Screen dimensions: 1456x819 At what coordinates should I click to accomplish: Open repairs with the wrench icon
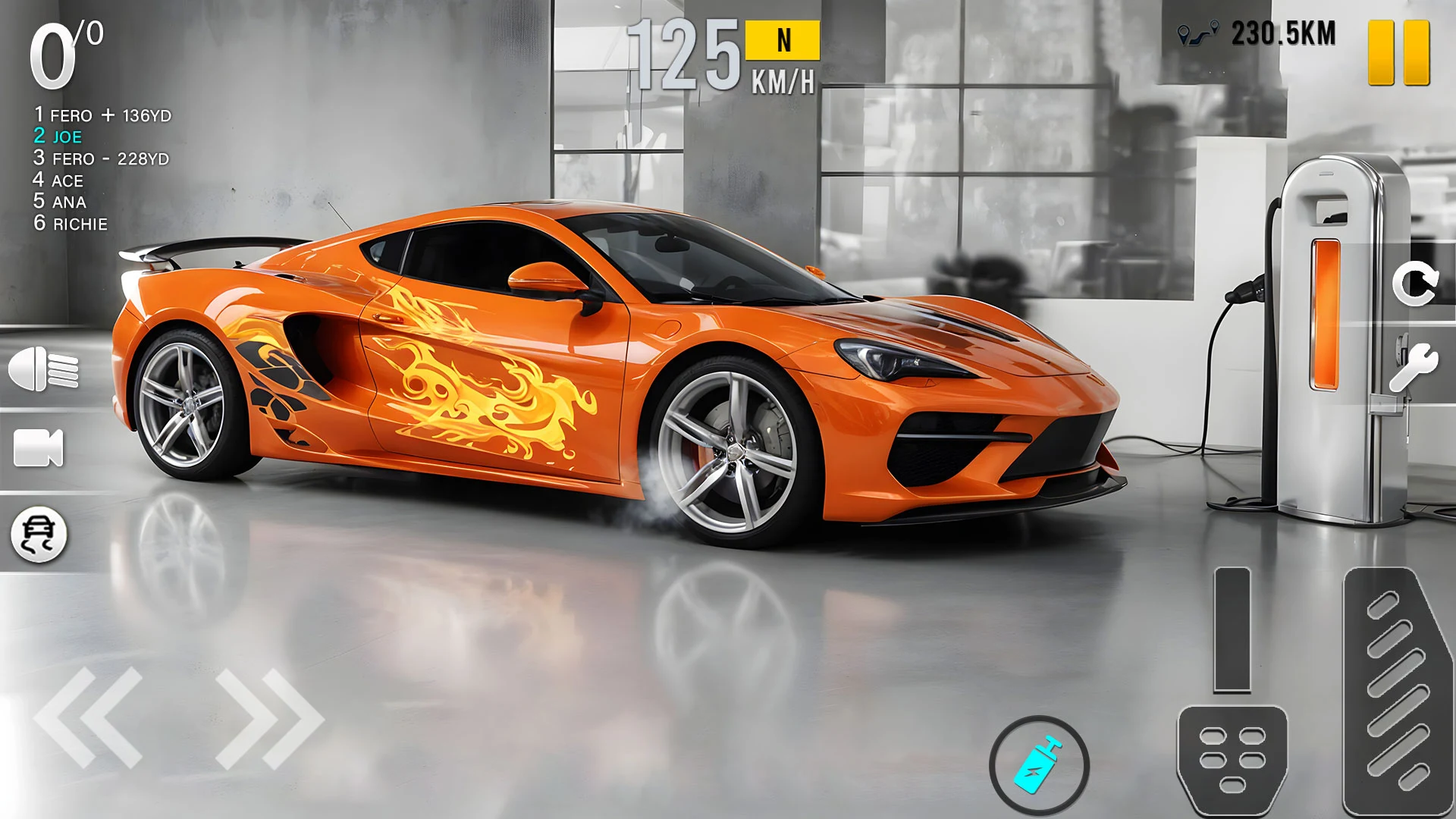[x=1413, y=367]
